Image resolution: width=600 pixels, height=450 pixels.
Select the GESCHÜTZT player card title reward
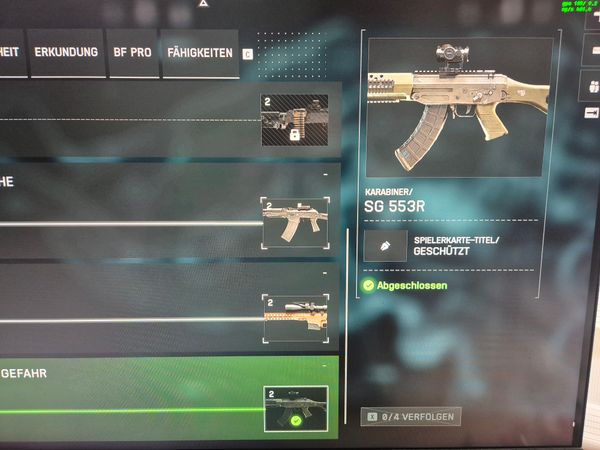440,246
